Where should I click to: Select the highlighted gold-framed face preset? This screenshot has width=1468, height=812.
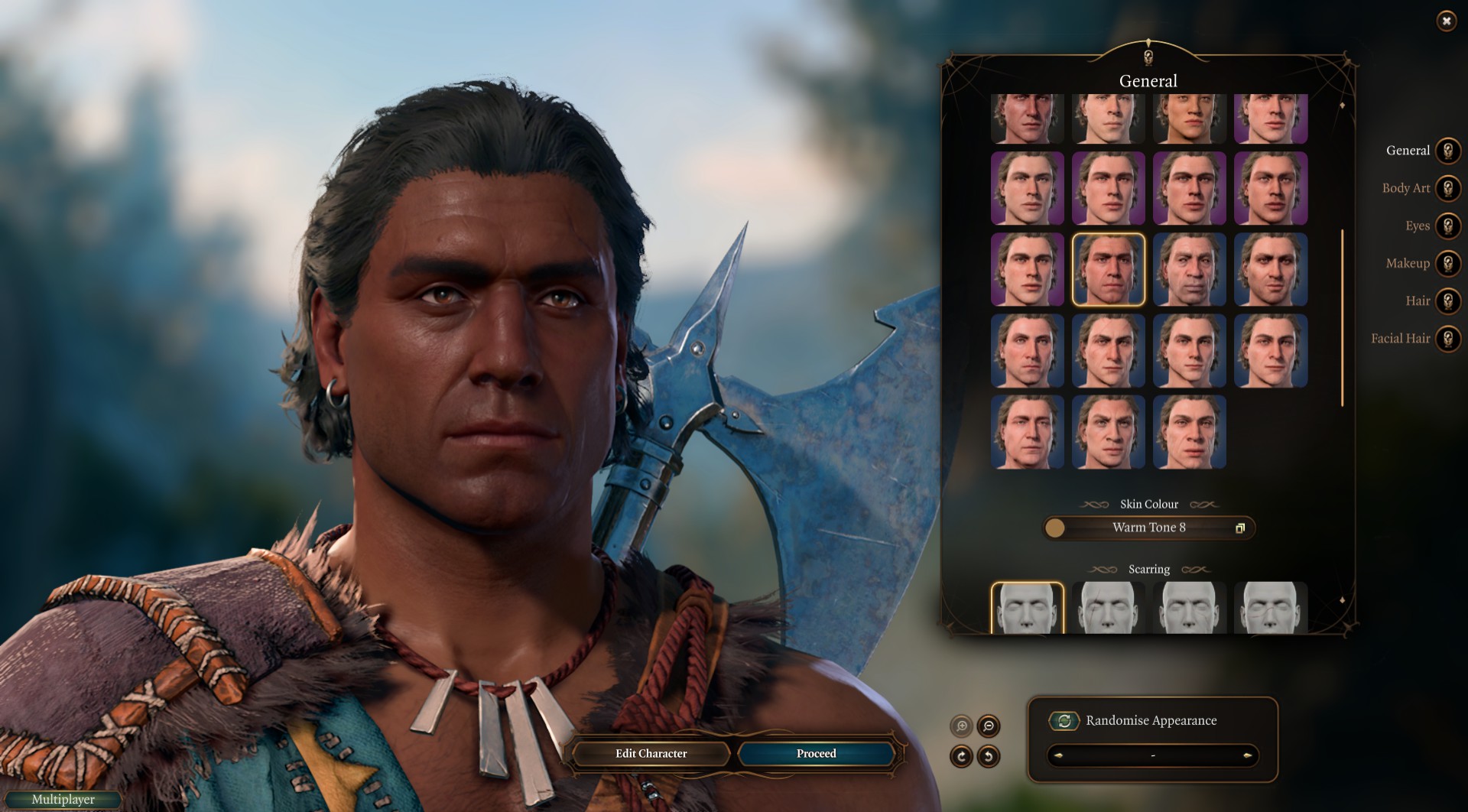pos(1108,270)
